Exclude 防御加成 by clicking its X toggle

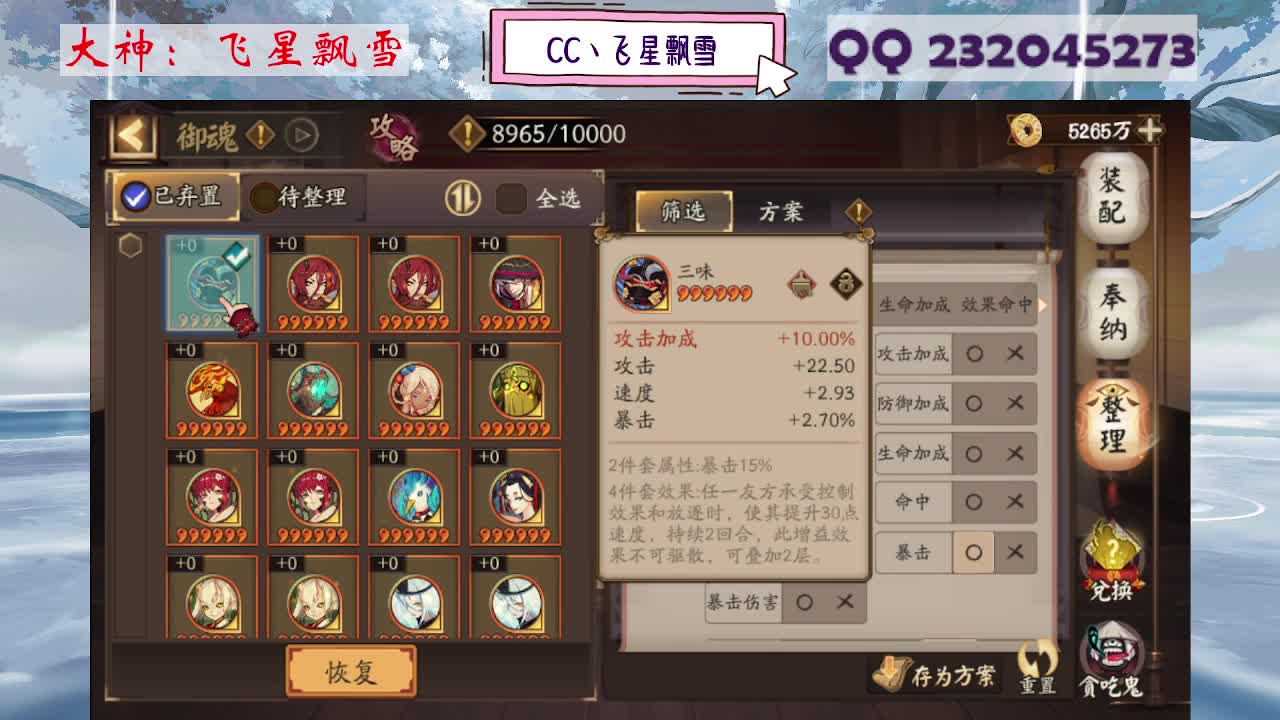point(1015,404)
